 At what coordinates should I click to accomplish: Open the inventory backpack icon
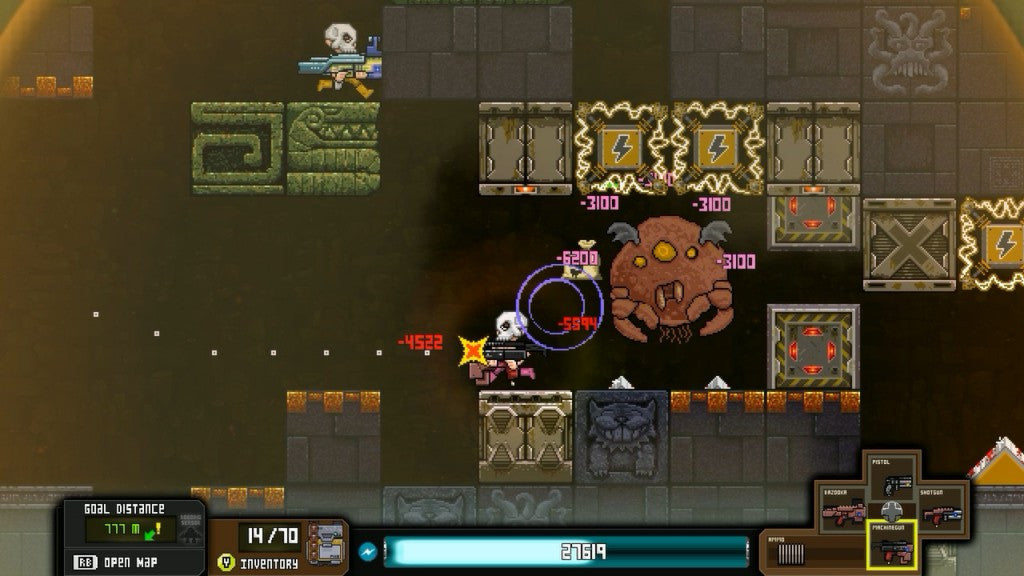(326, 543)
